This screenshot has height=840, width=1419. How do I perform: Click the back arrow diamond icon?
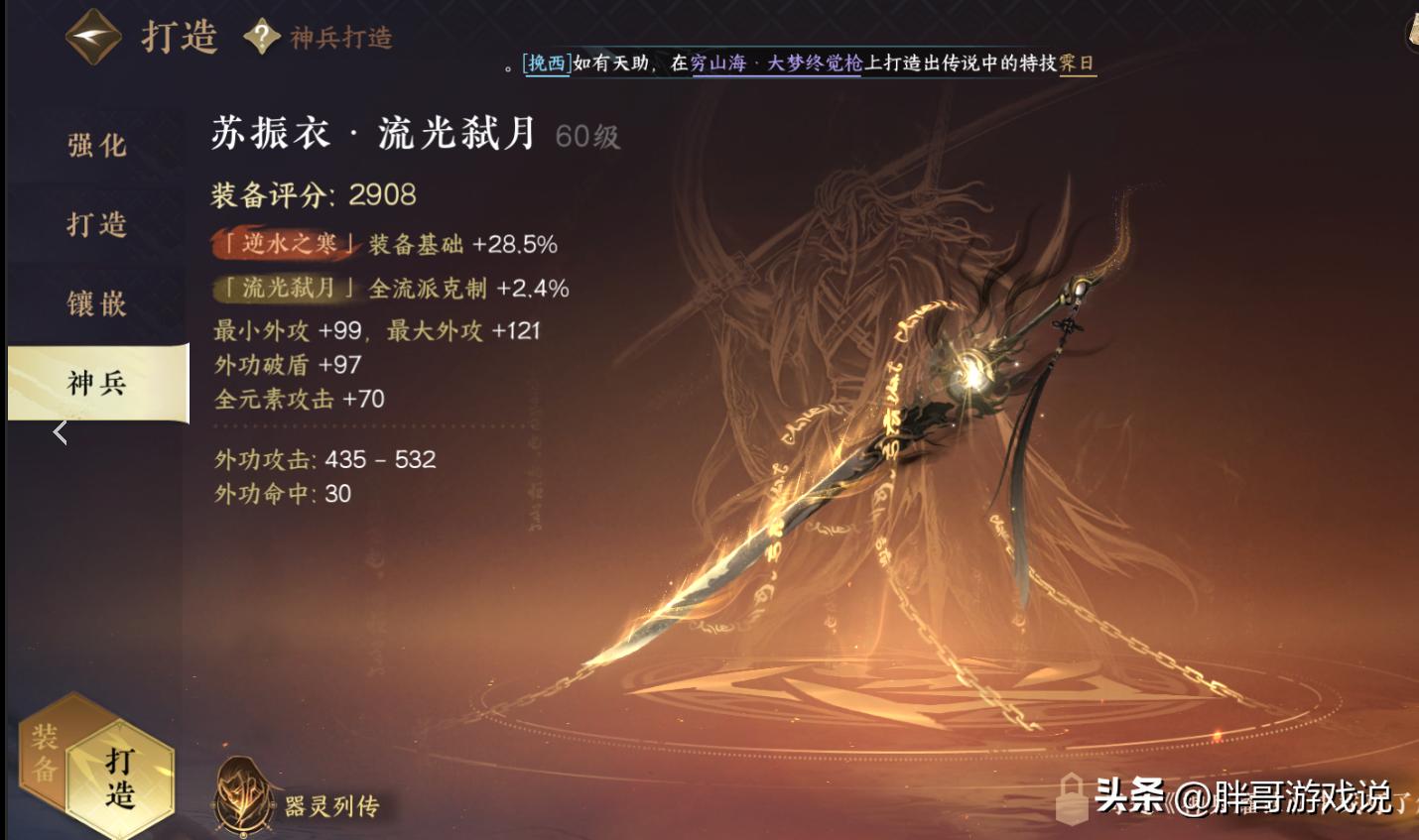(x=92, y=37)
